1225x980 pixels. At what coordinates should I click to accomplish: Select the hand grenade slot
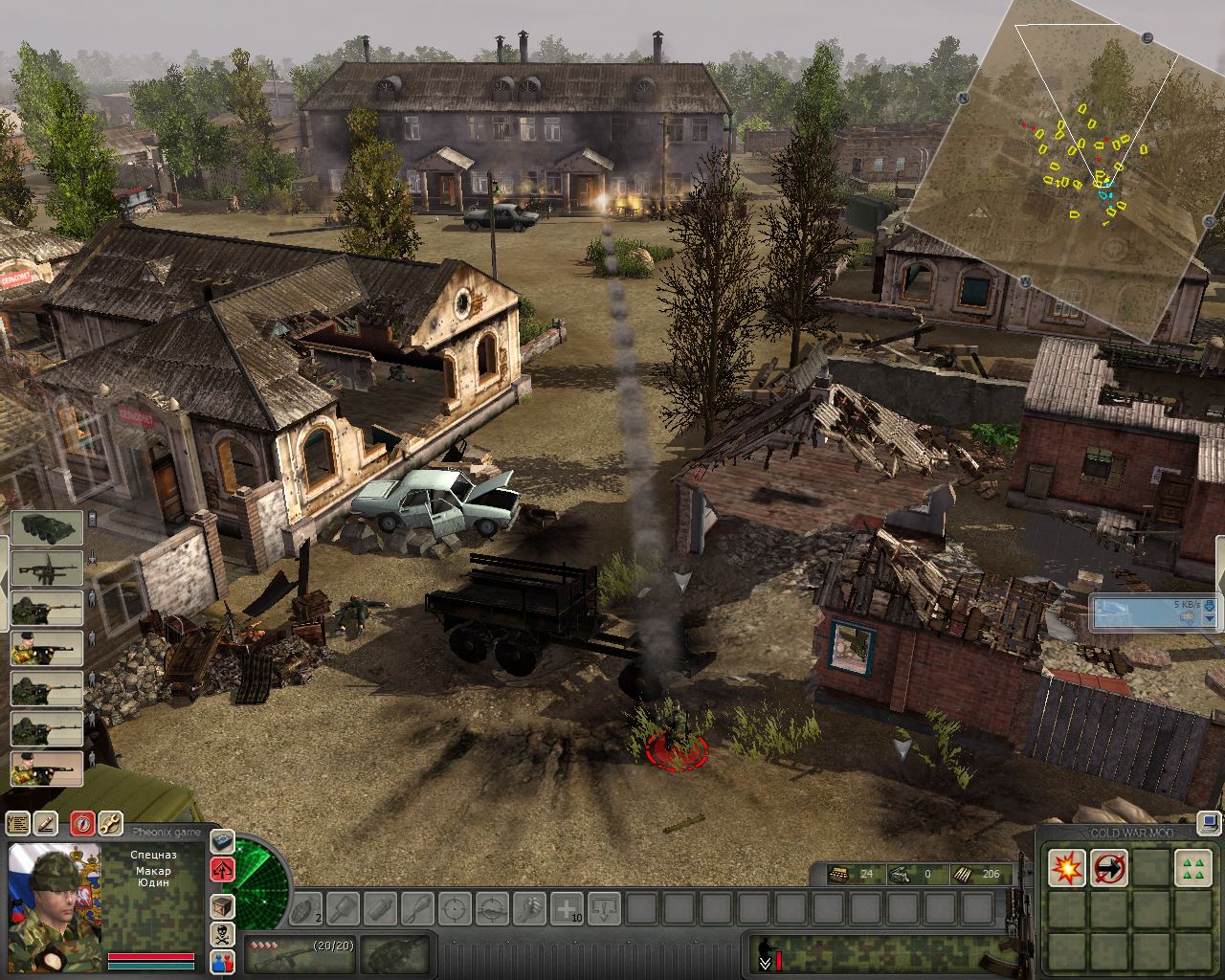pos(305,907)
